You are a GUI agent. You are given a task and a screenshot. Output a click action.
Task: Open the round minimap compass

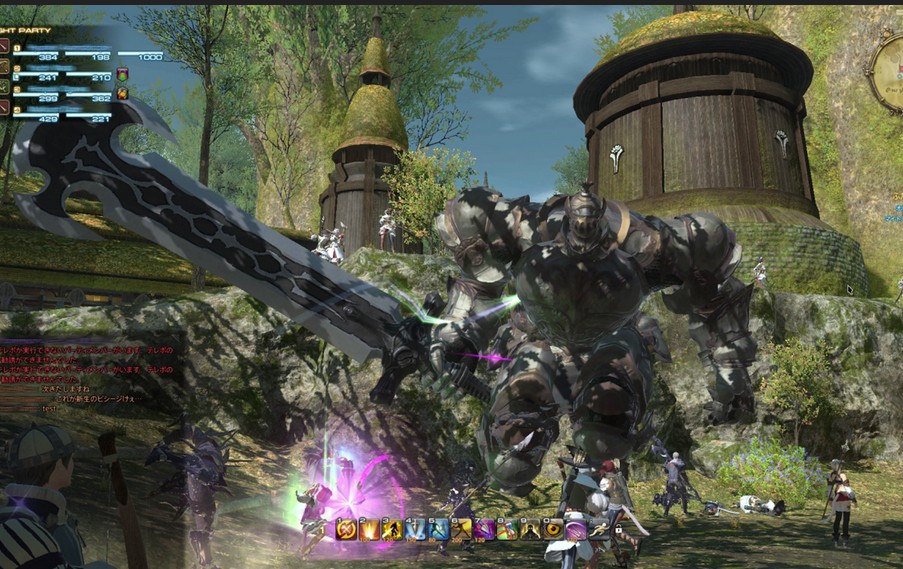pyautogui.click(x=888, y=72)
